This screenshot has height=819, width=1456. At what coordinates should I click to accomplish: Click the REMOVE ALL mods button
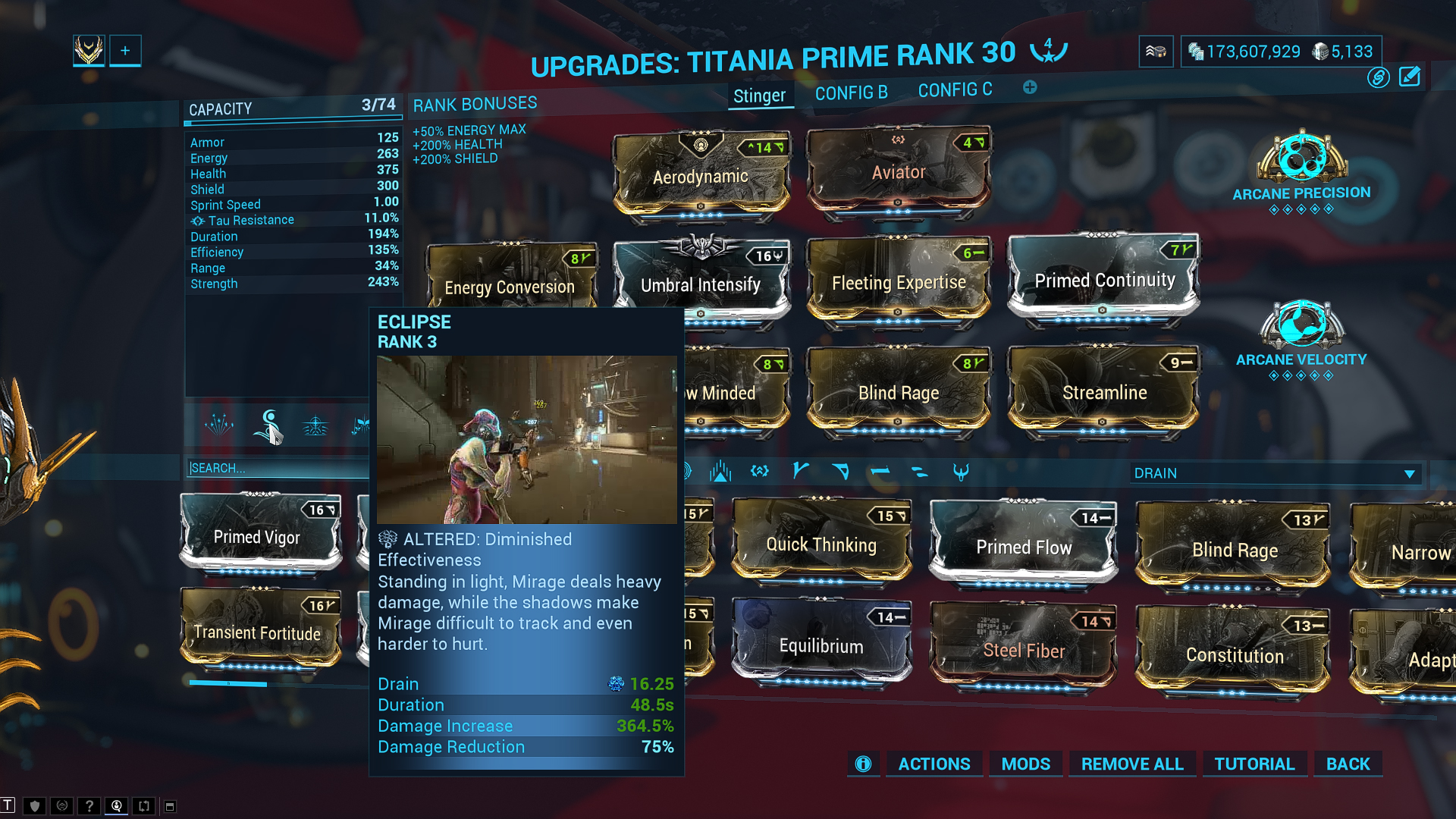(x=1132, y=764)
